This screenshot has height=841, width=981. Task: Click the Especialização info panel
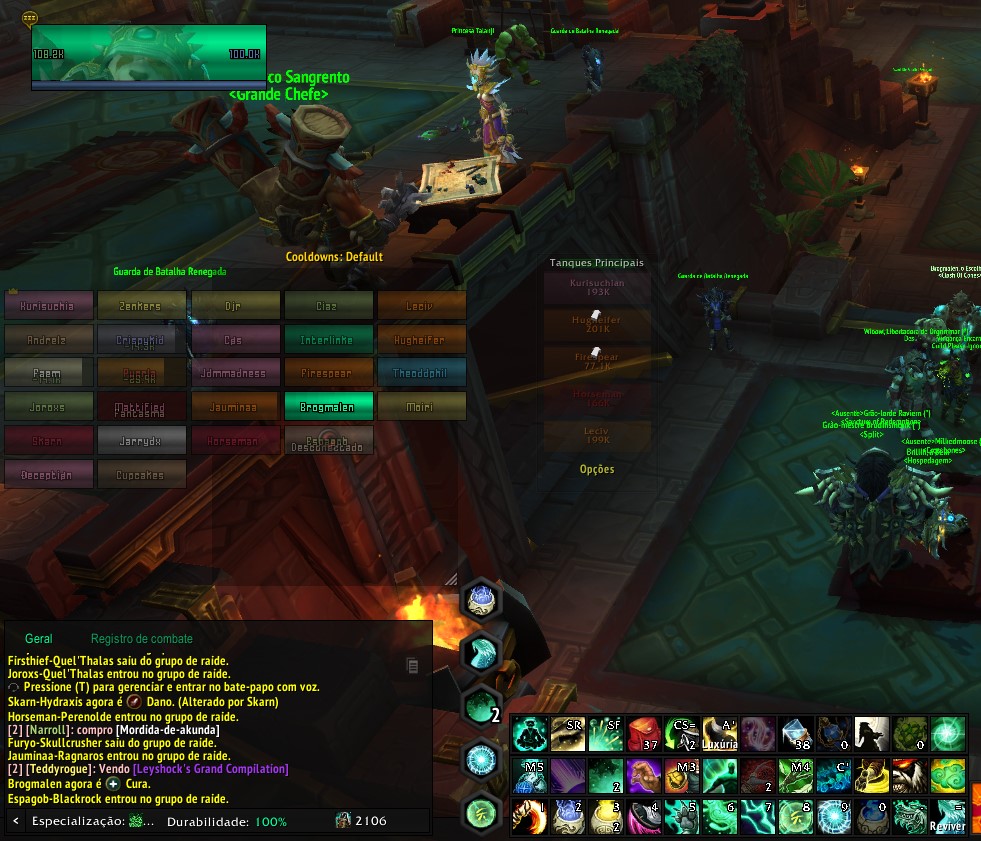(92, 822)
